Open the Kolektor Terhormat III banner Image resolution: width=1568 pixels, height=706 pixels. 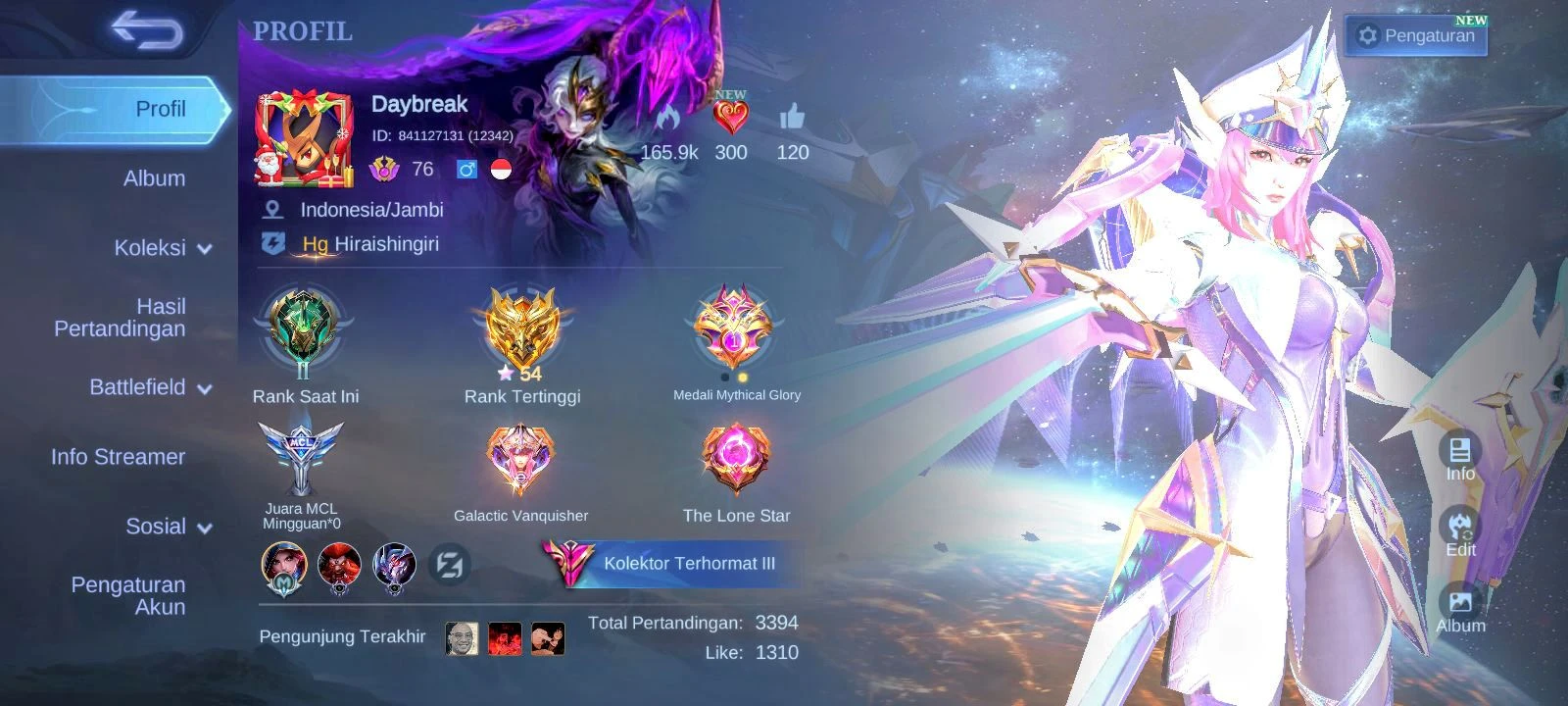click(x=671, y=564)
